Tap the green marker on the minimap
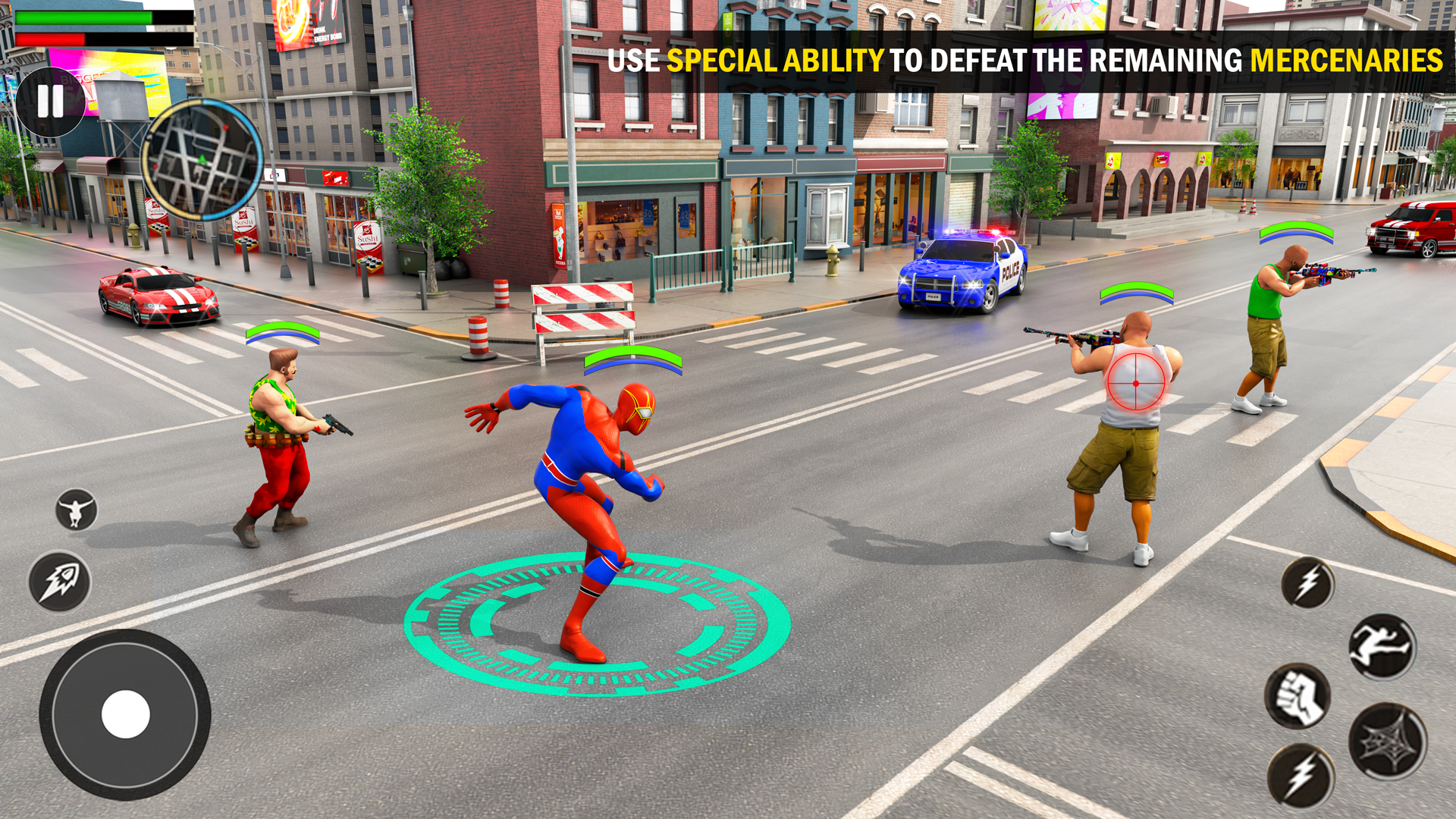 201,158
